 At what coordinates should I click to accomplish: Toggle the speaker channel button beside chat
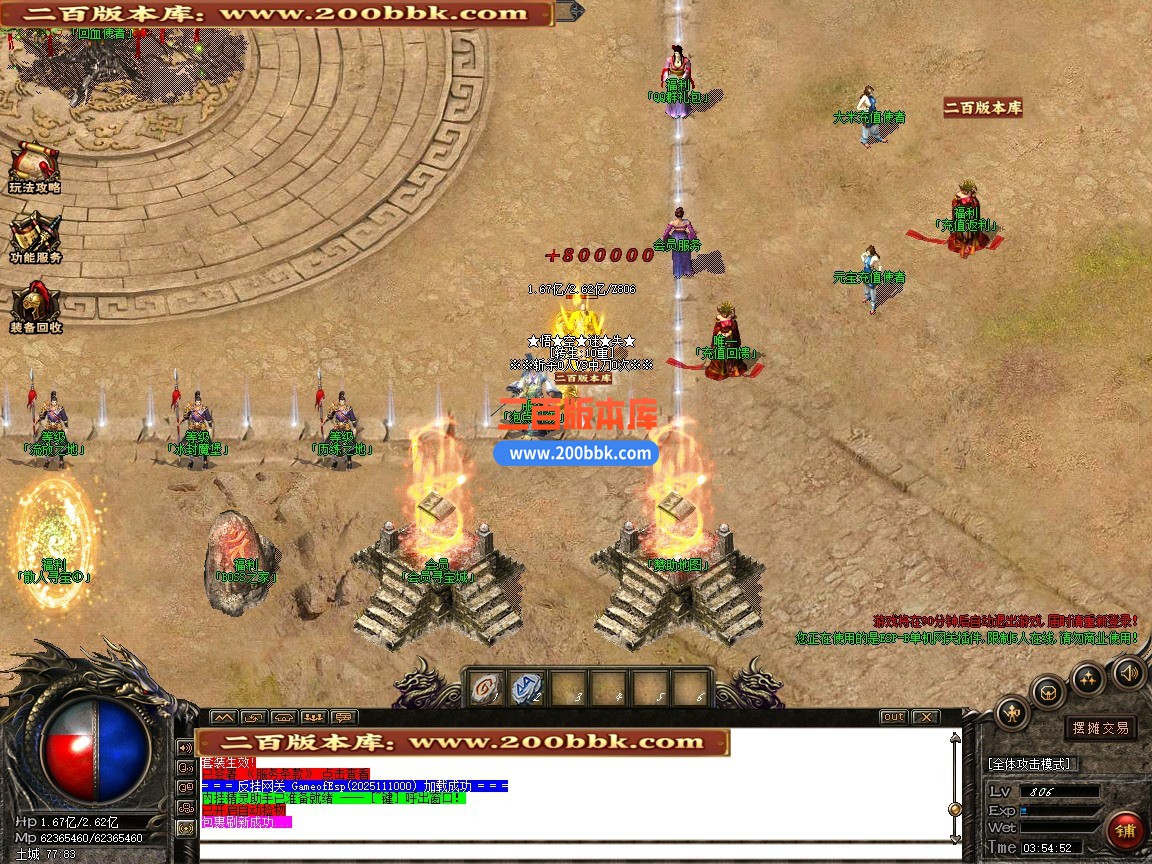(185, 747)
